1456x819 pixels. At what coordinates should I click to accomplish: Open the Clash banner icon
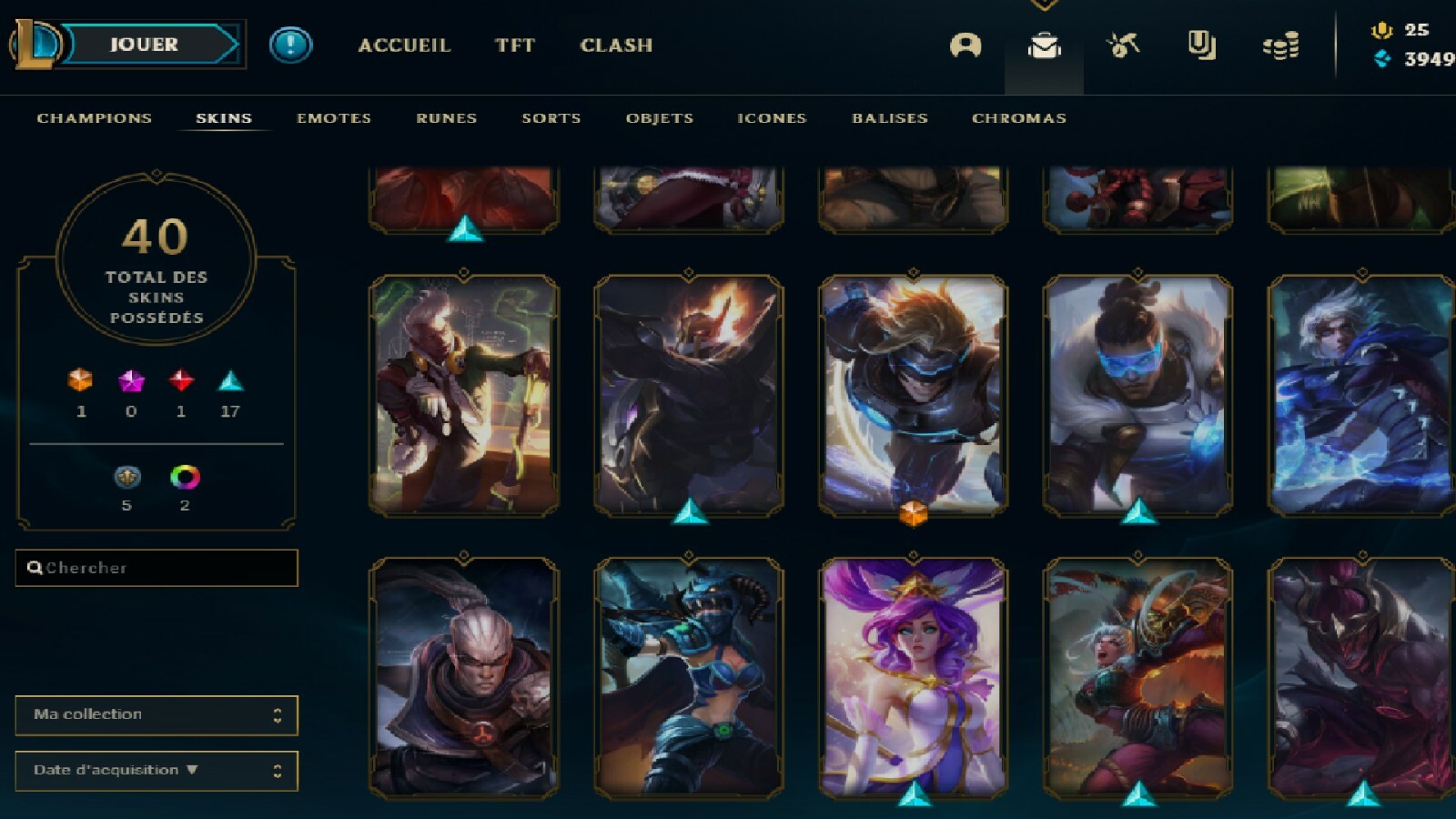(1203, 45)
